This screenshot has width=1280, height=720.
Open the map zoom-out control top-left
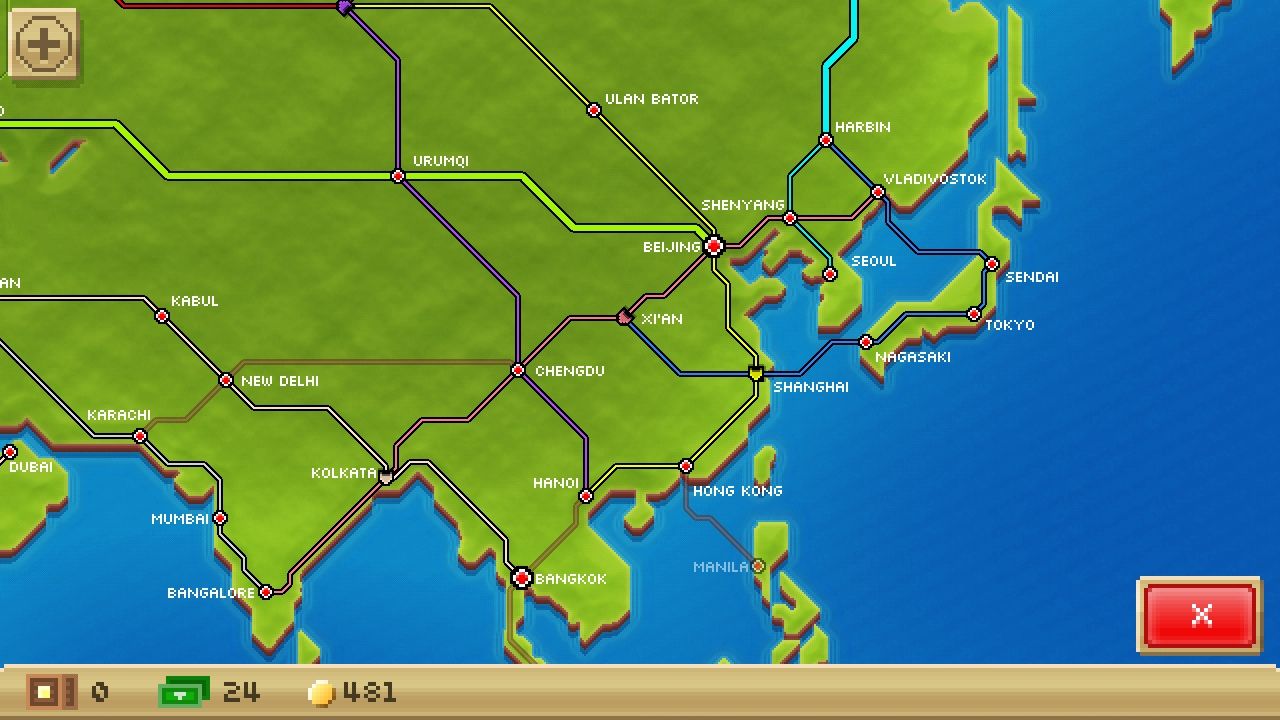click(x=42, y=42)
